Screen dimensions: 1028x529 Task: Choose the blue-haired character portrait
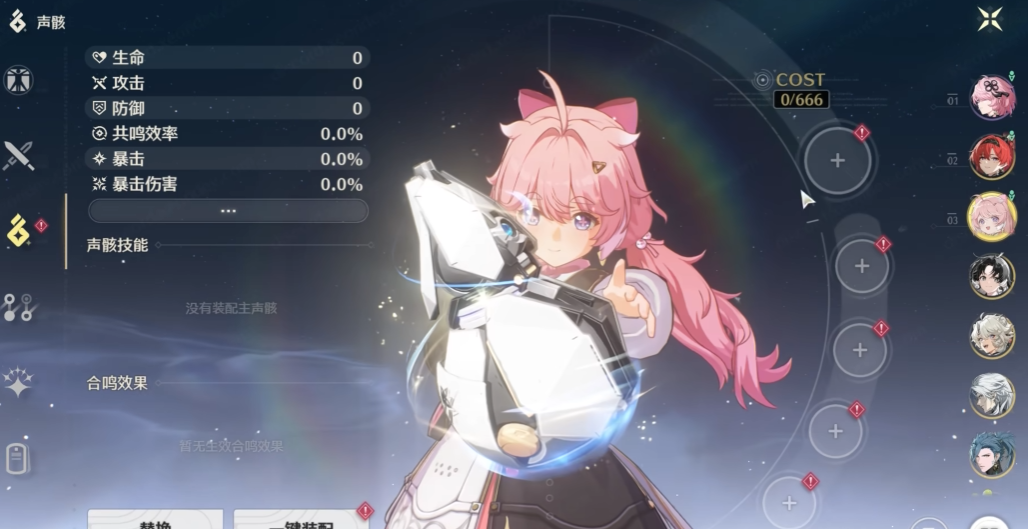(x=992, y=455)
